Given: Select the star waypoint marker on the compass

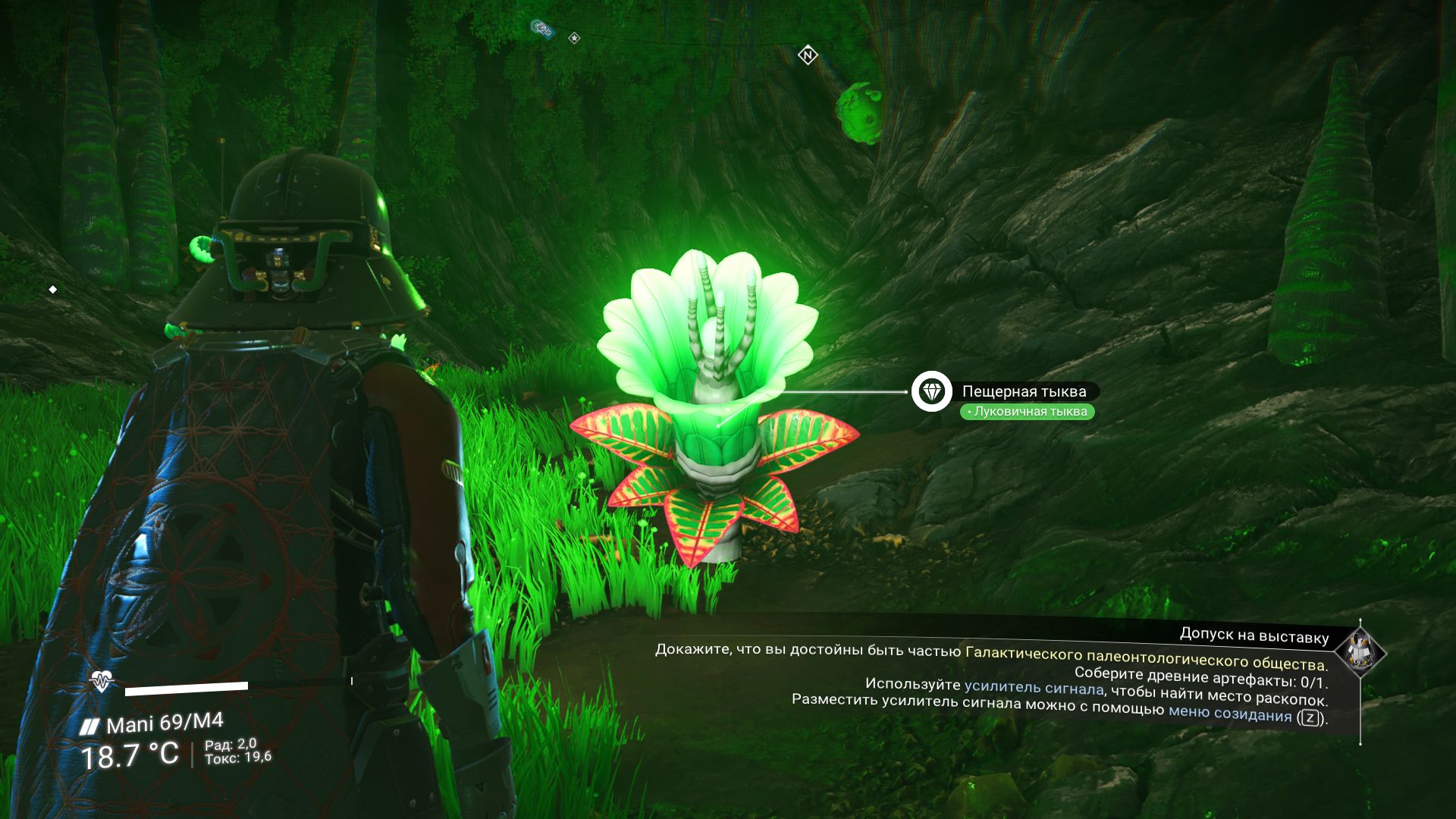Looking at the screenshot, I should click(574, 38).
